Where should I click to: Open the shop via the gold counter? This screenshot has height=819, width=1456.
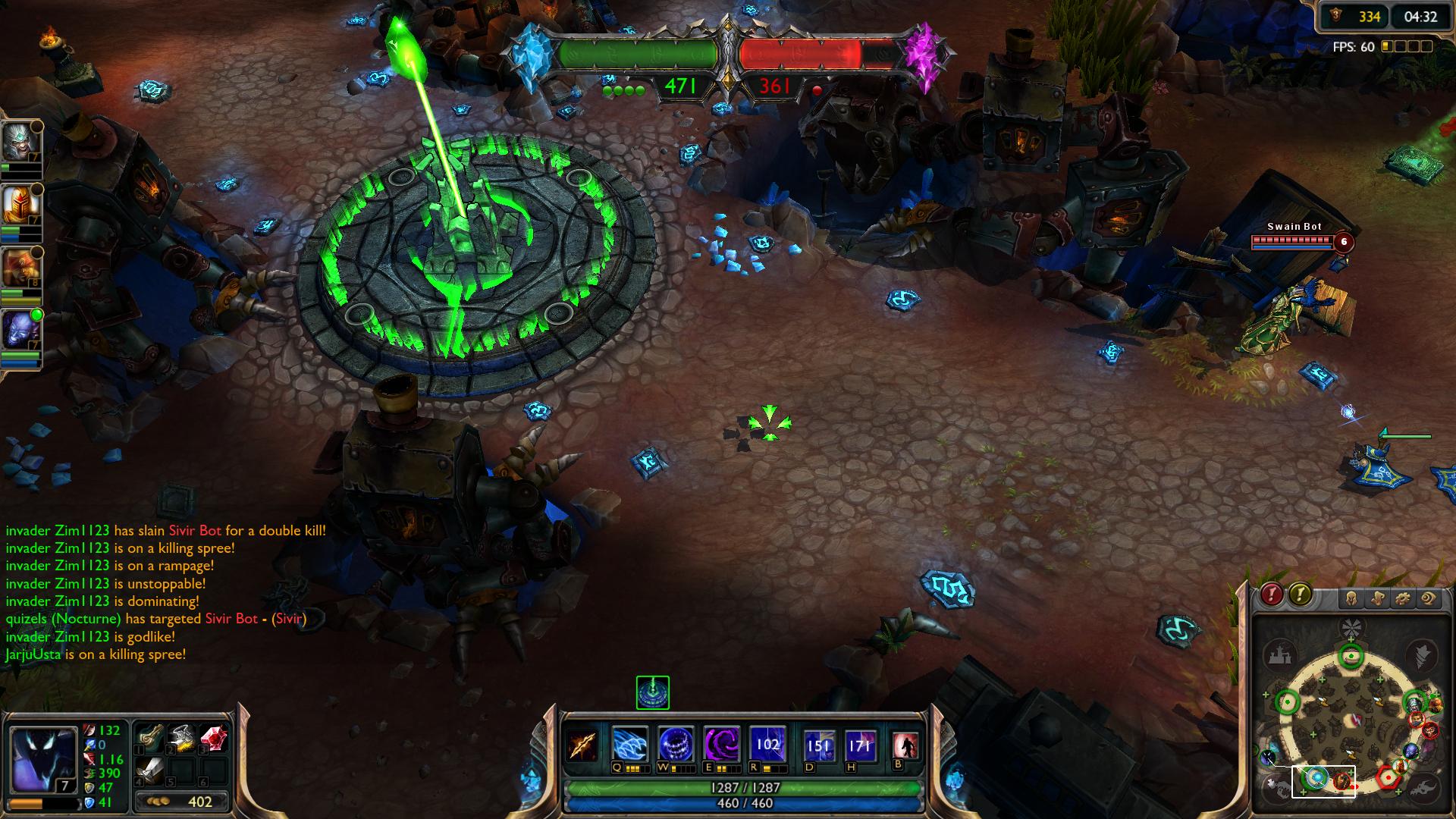(182, 802)
